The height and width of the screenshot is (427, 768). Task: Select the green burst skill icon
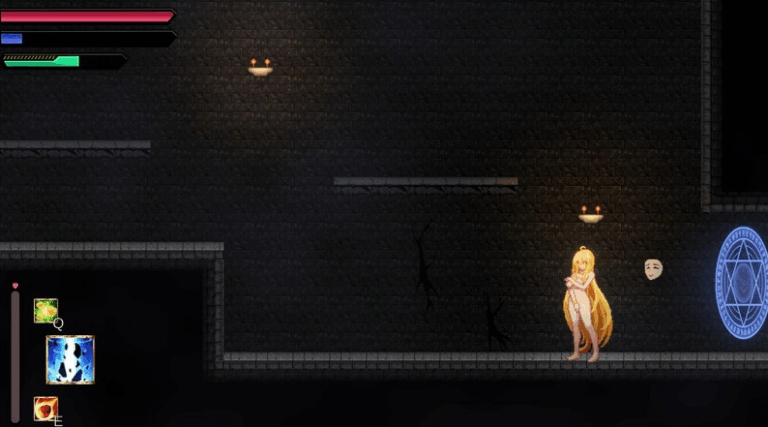pos(45,310)
